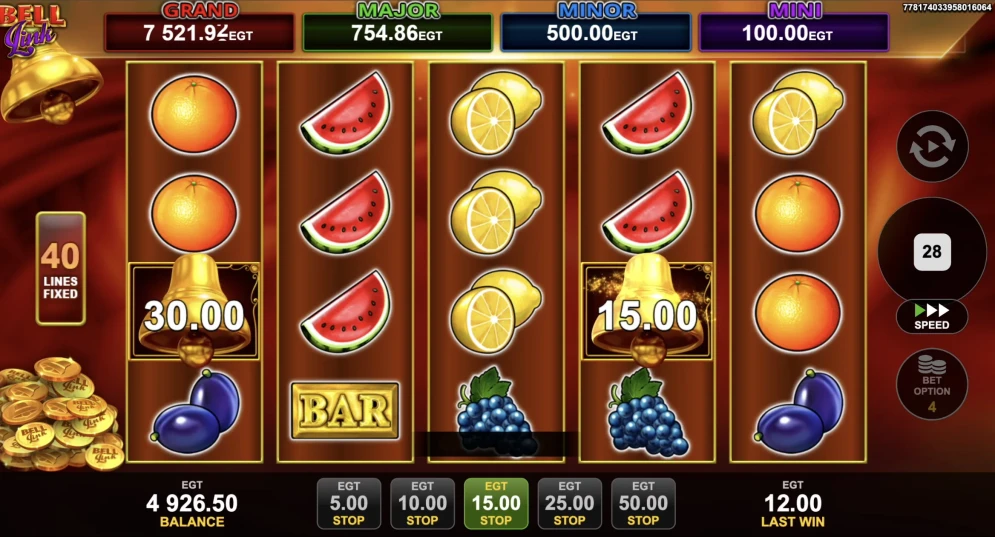
Task: Select the Mini jackpot panel
Action: coord(793,32)
